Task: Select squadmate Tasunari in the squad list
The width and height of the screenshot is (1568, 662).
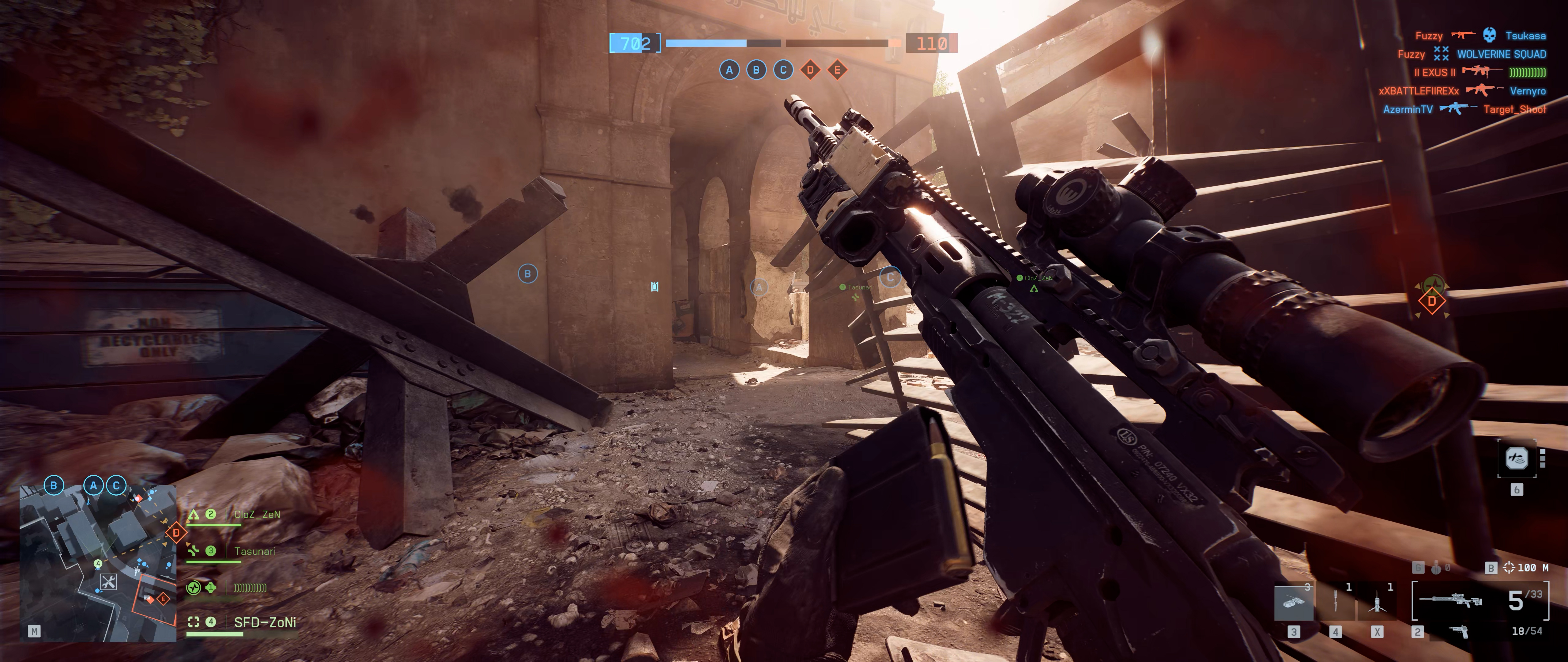Action: (254, 551)
